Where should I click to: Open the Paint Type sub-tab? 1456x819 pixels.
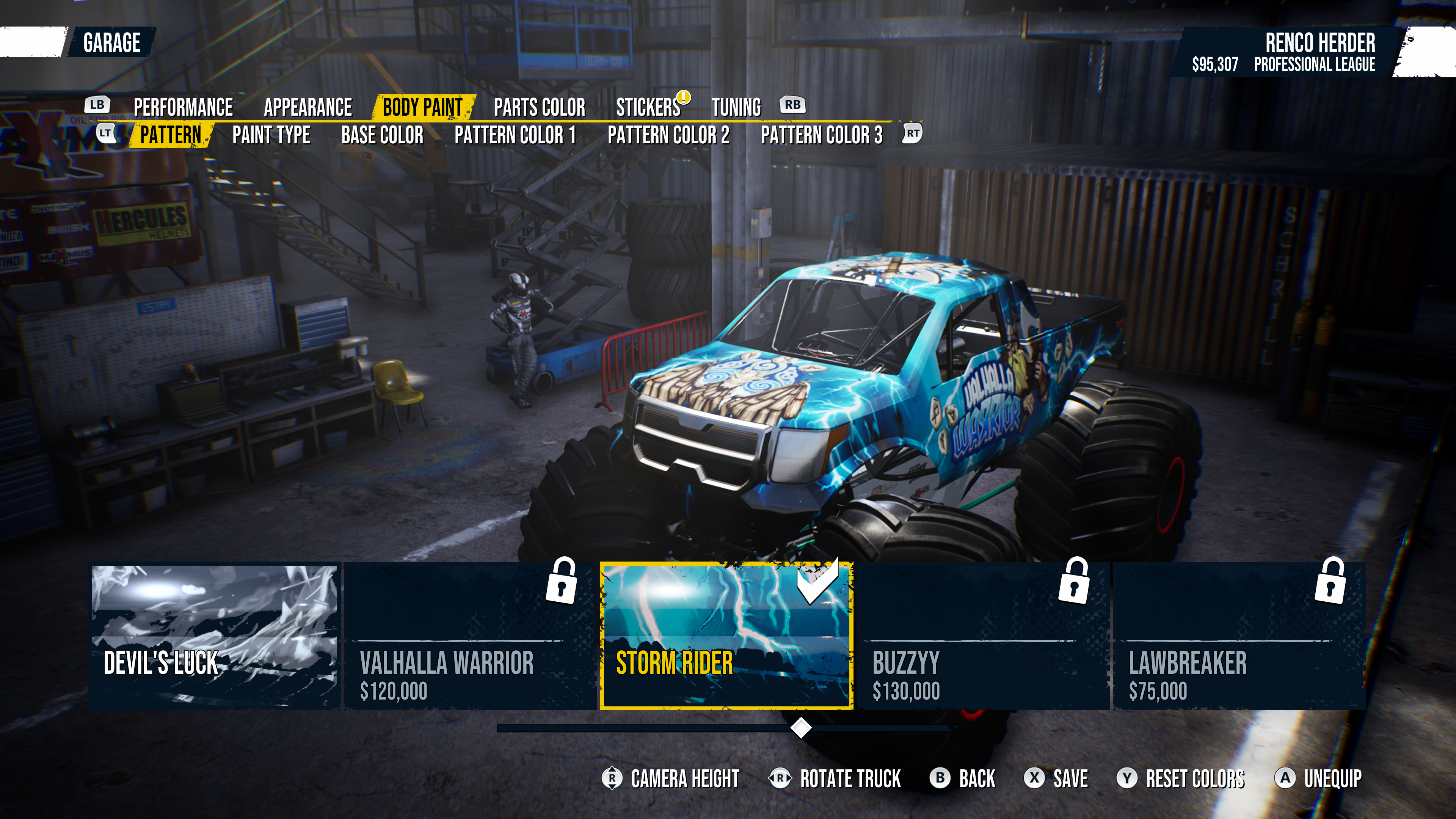[271, 135]
